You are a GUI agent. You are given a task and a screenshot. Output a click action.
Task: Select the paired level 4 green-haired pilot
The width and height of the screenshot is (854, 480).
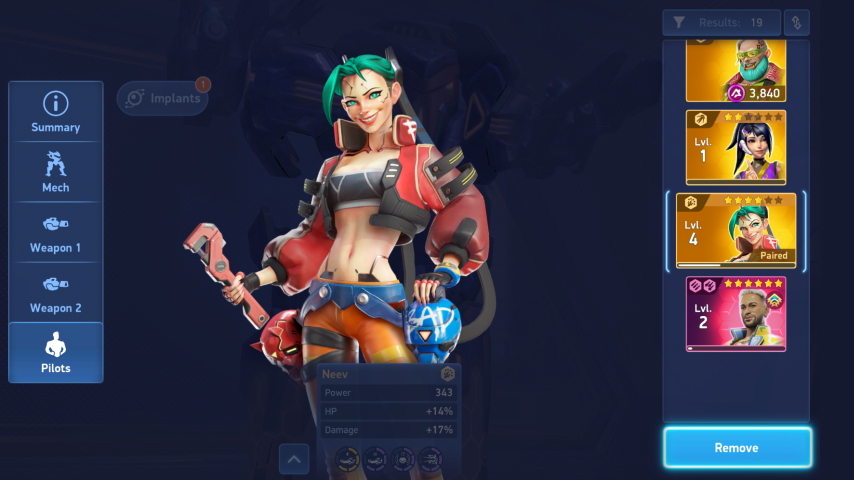click(x=736, y=231)
